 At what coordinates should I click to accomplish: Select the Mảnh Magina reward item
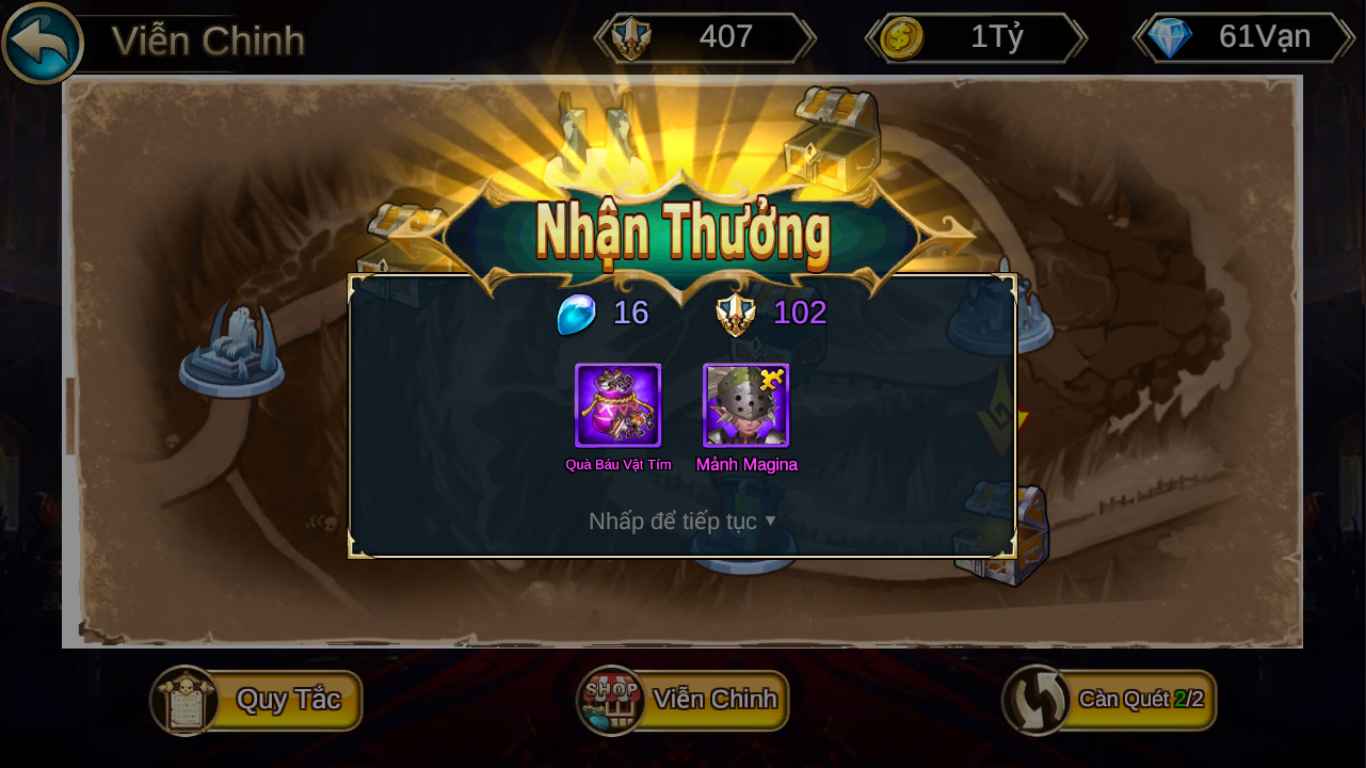click(746, 405)
